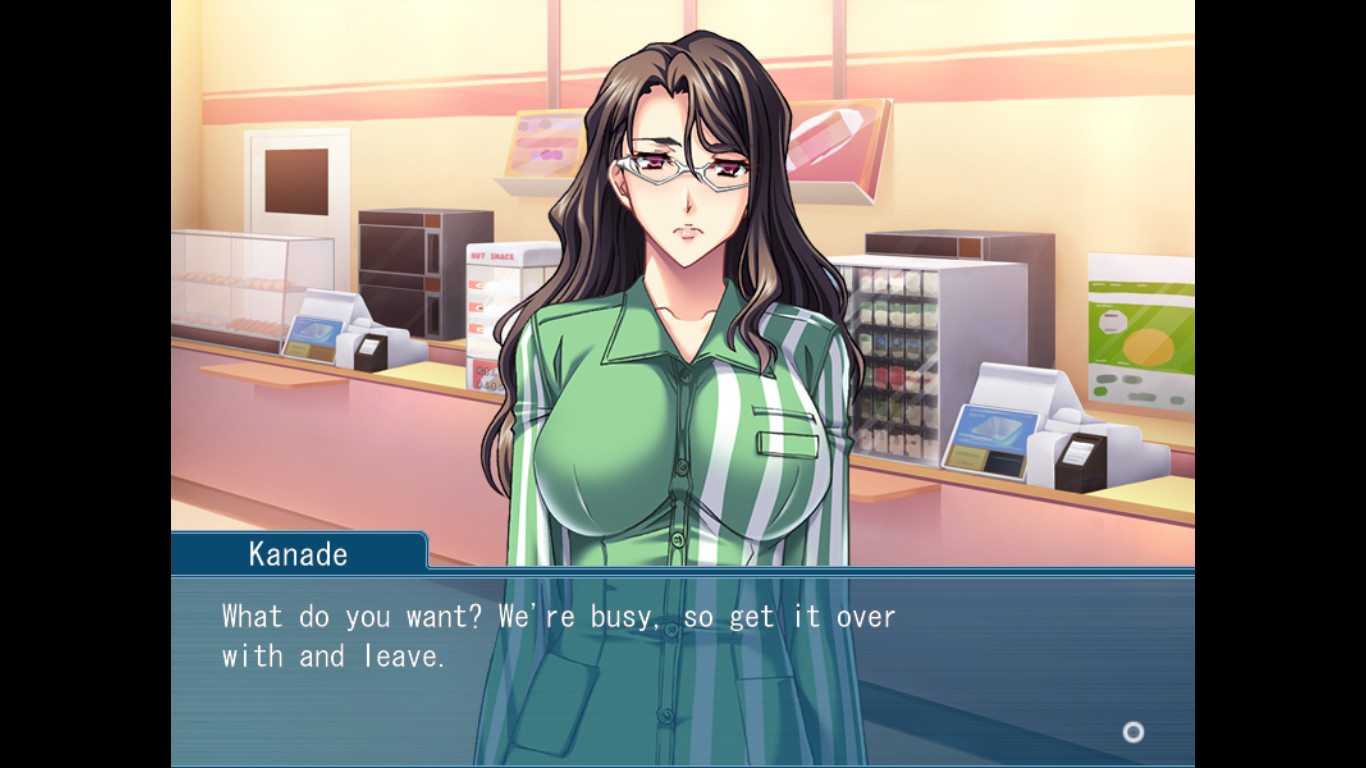1366x768 pixels.
Task: Click the framed picture on the wall
Action: click(x=295, y=180)
